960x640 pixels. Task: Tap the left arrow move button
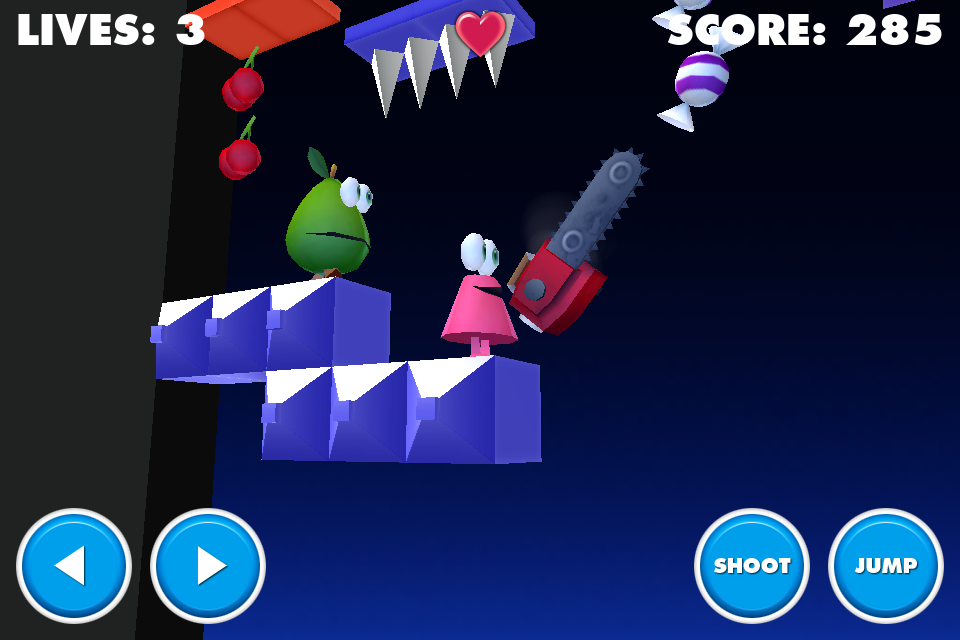tap(74, 566)
